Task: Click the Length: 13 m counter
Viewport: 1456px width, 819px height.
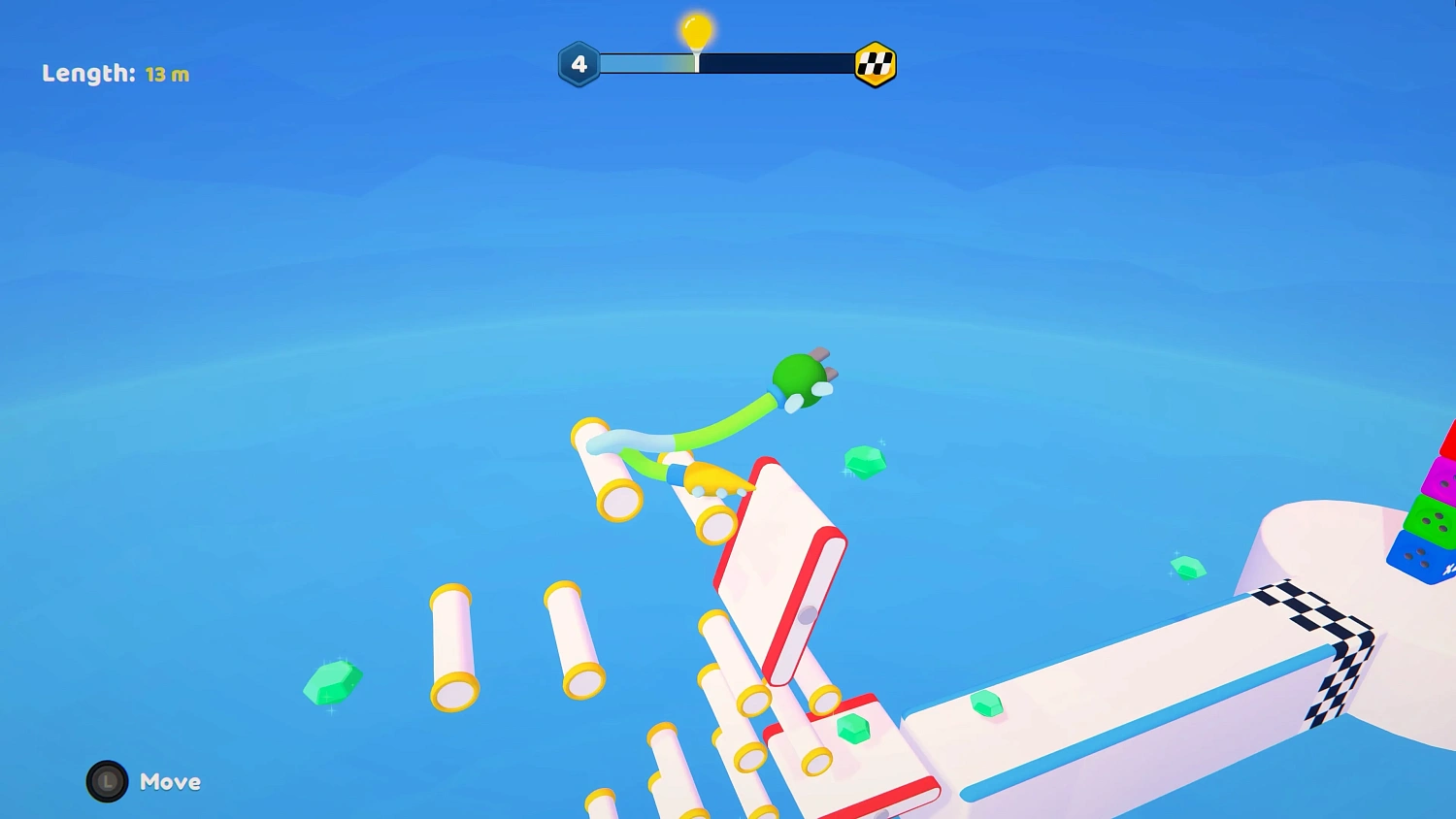Action: pos(115,74)
